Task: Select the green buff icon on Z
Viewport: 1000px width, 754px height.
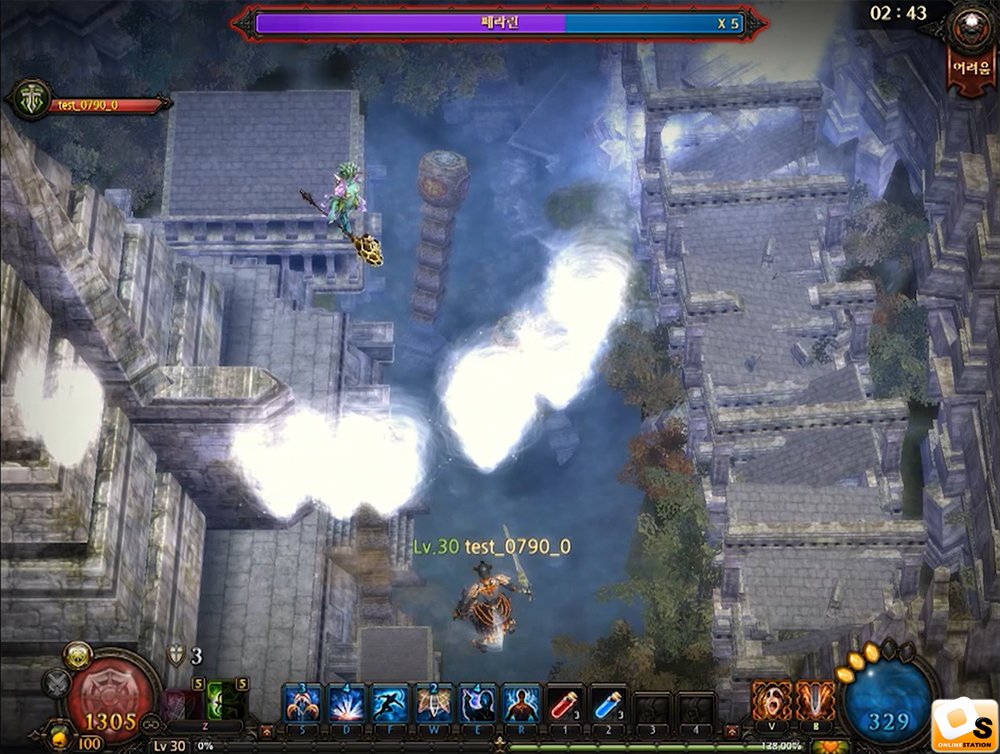Action: (222, 702)
